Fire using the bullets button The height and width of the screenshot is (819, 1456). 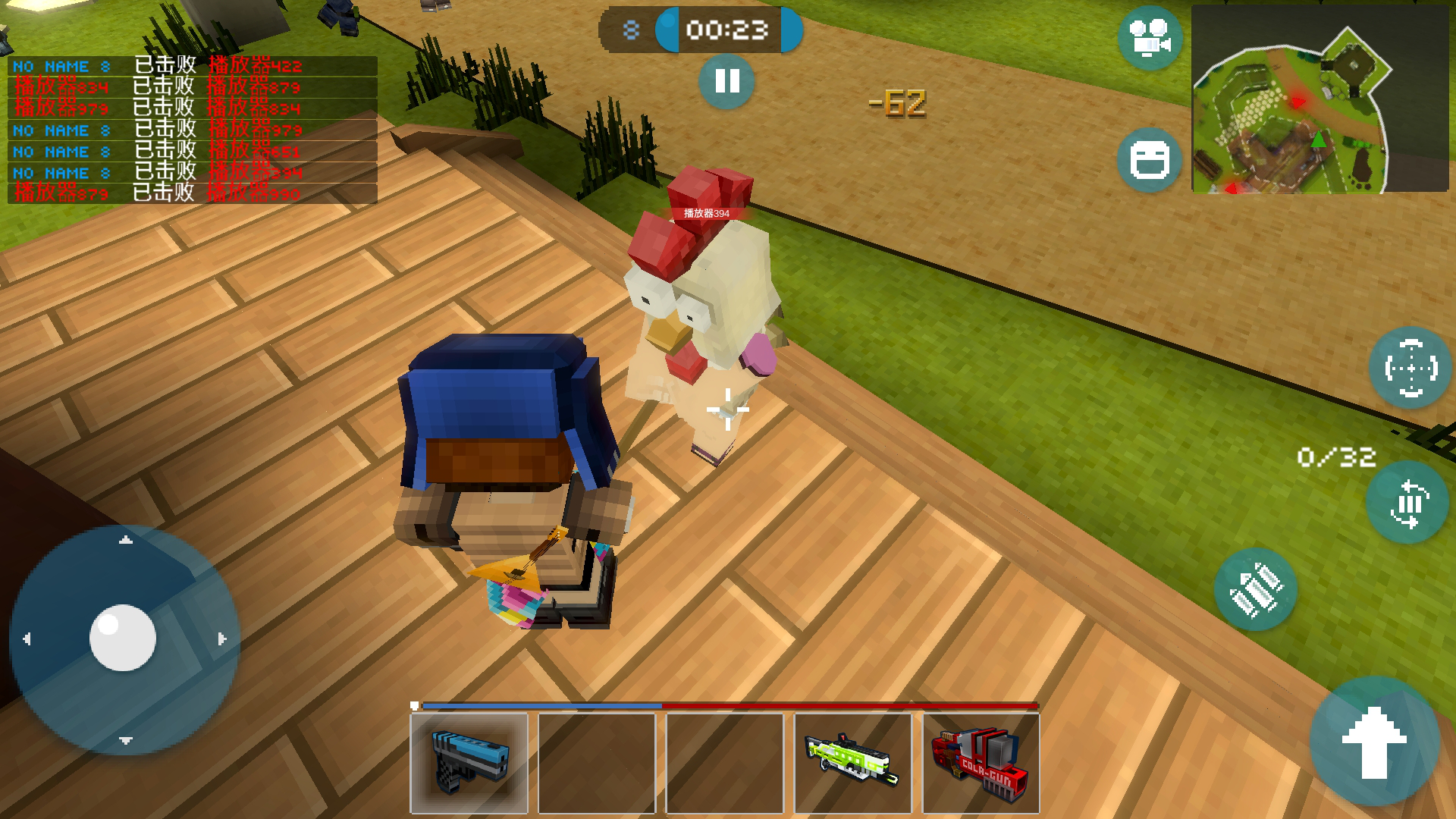[1255, 590]
